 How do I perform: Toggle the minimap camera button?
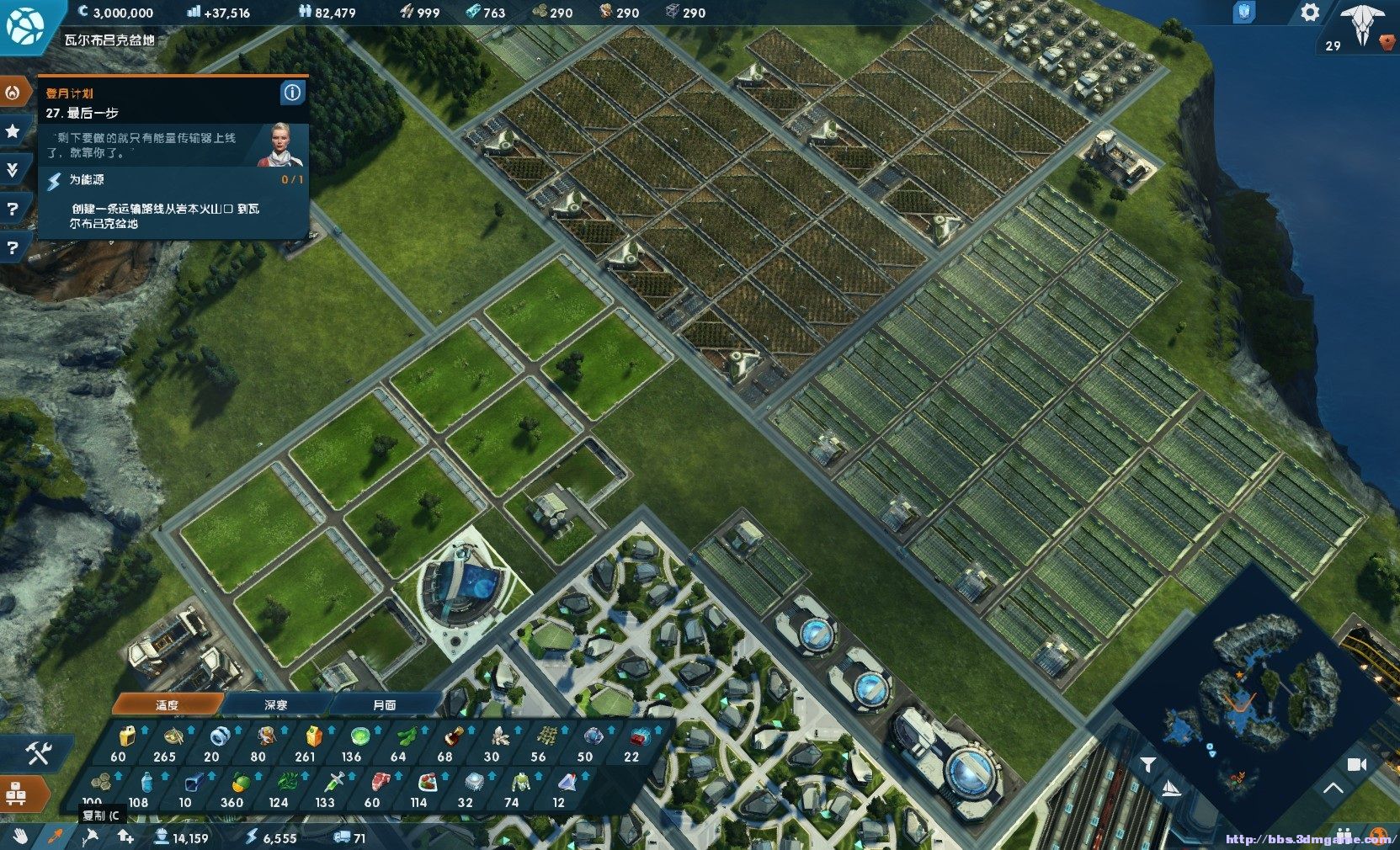tap(1356, 764)
